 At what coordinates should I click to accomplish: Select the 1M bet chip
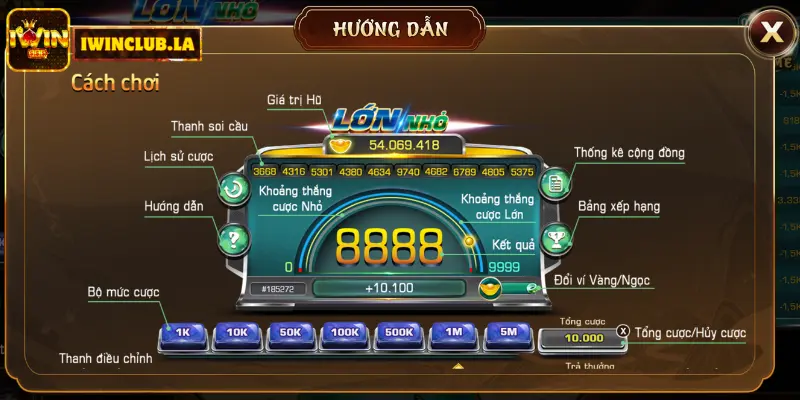coord(454,332)
